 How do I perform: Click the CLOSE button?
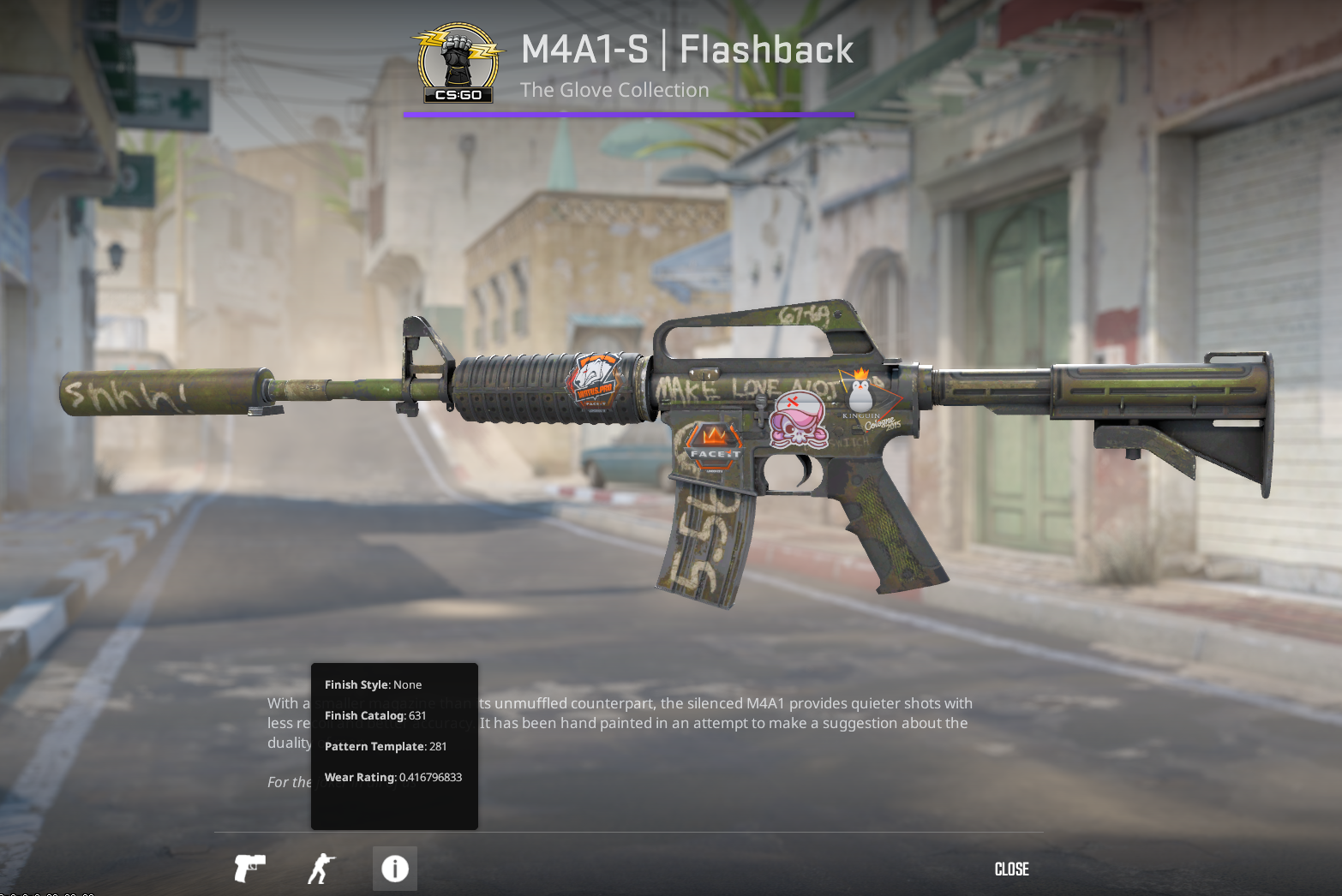[1012, 869]
